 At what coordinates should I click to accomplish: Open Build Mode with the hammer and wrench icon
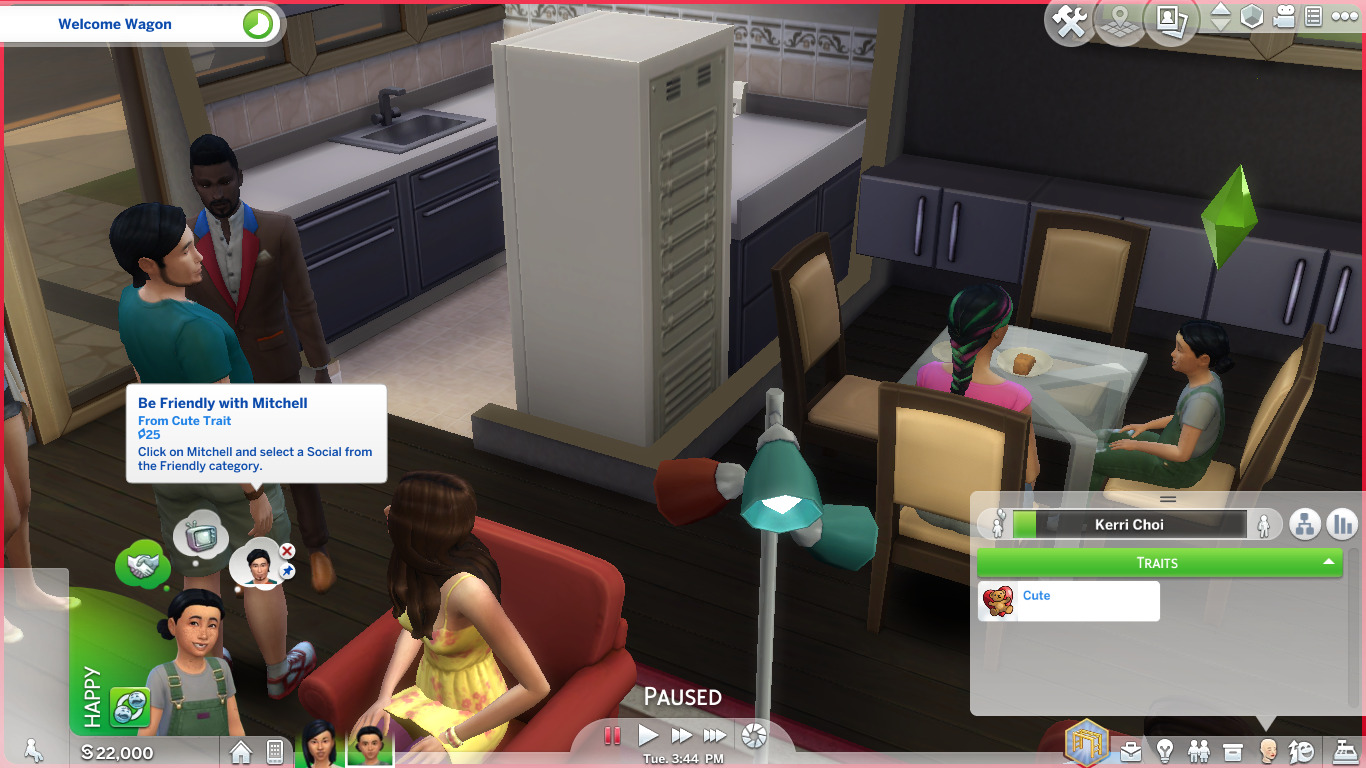[x=1068, y=20]
